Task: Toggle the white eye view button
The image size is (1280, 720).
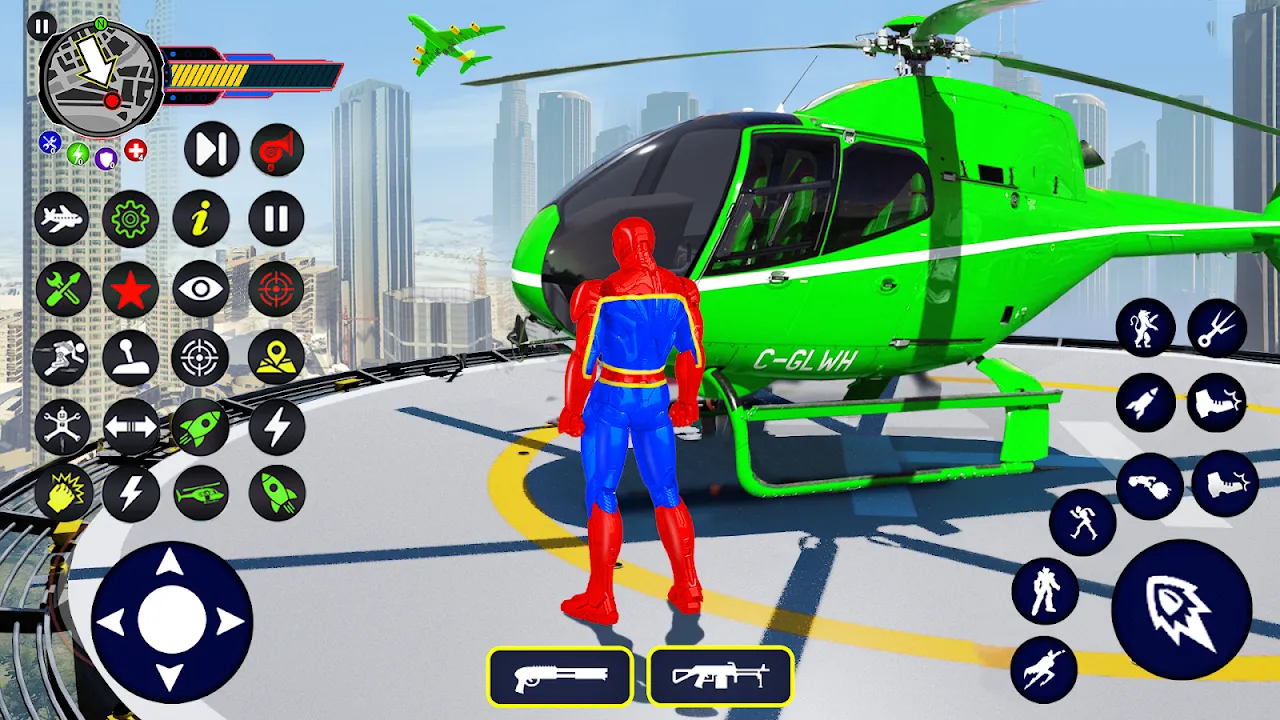Action: pos(201,290)
